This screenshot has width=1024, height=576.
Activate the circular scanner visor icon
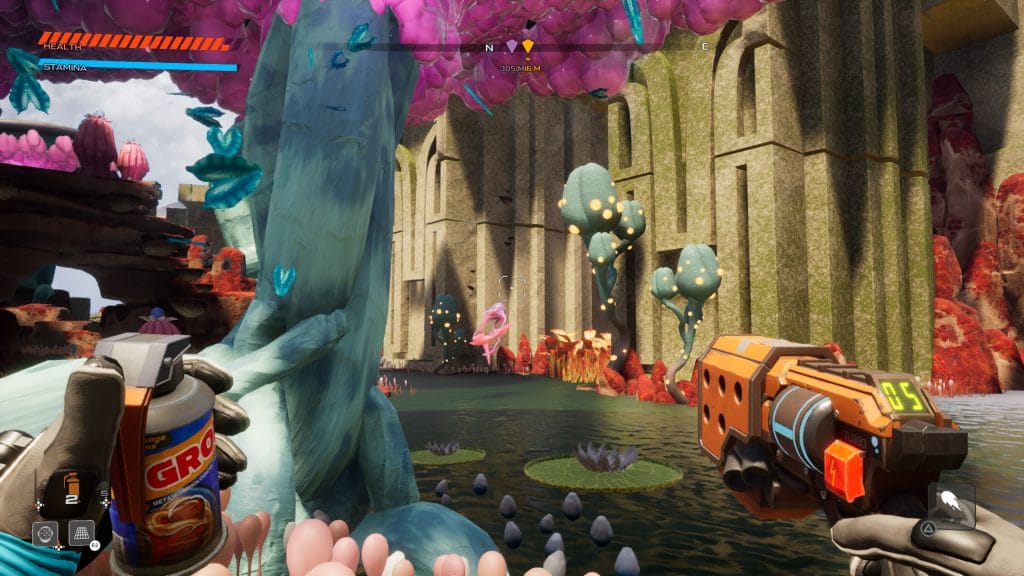(44, 533)
